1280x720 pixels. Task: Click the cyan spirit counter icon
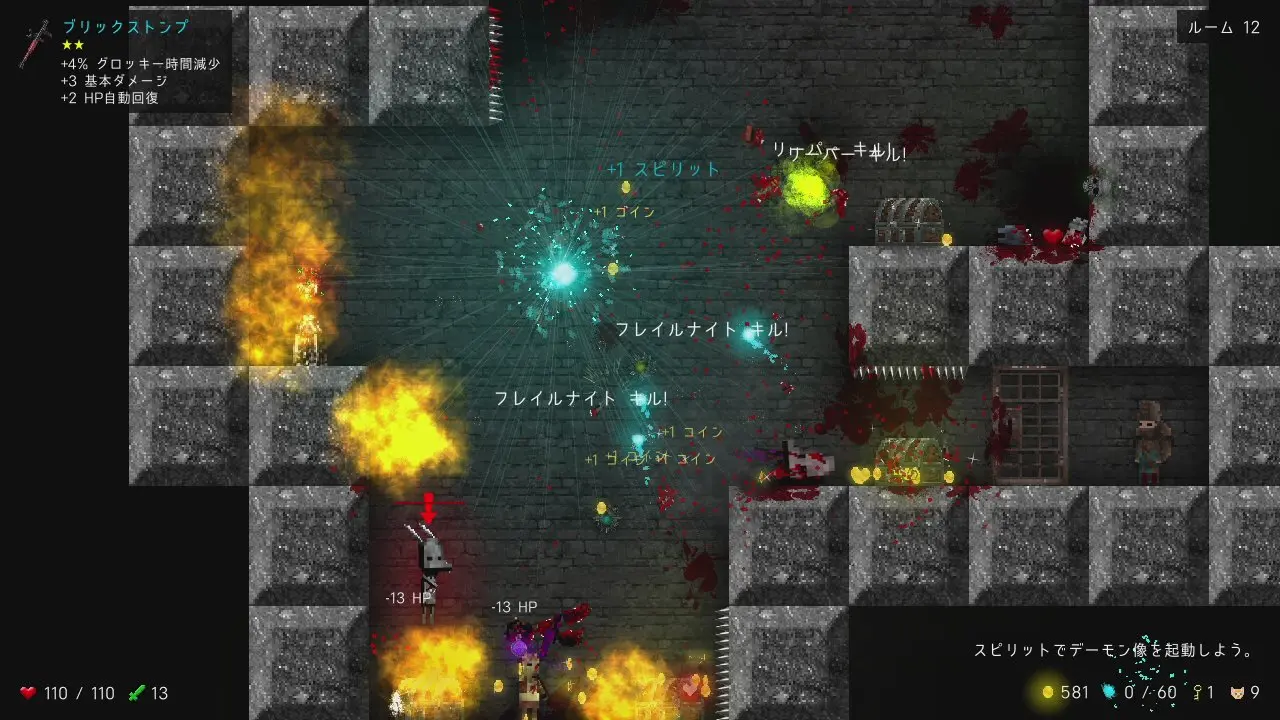click(x=1108, y=692)
